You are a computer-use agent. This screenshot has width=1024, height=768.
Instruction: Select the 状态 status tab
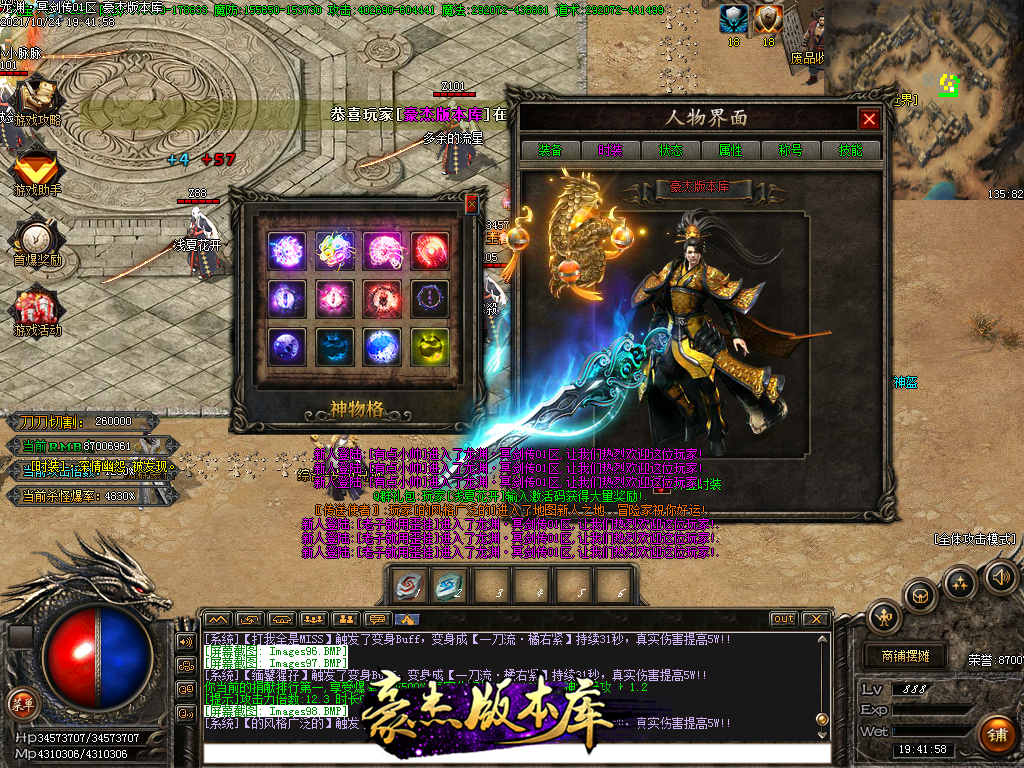tap(670, 150)
